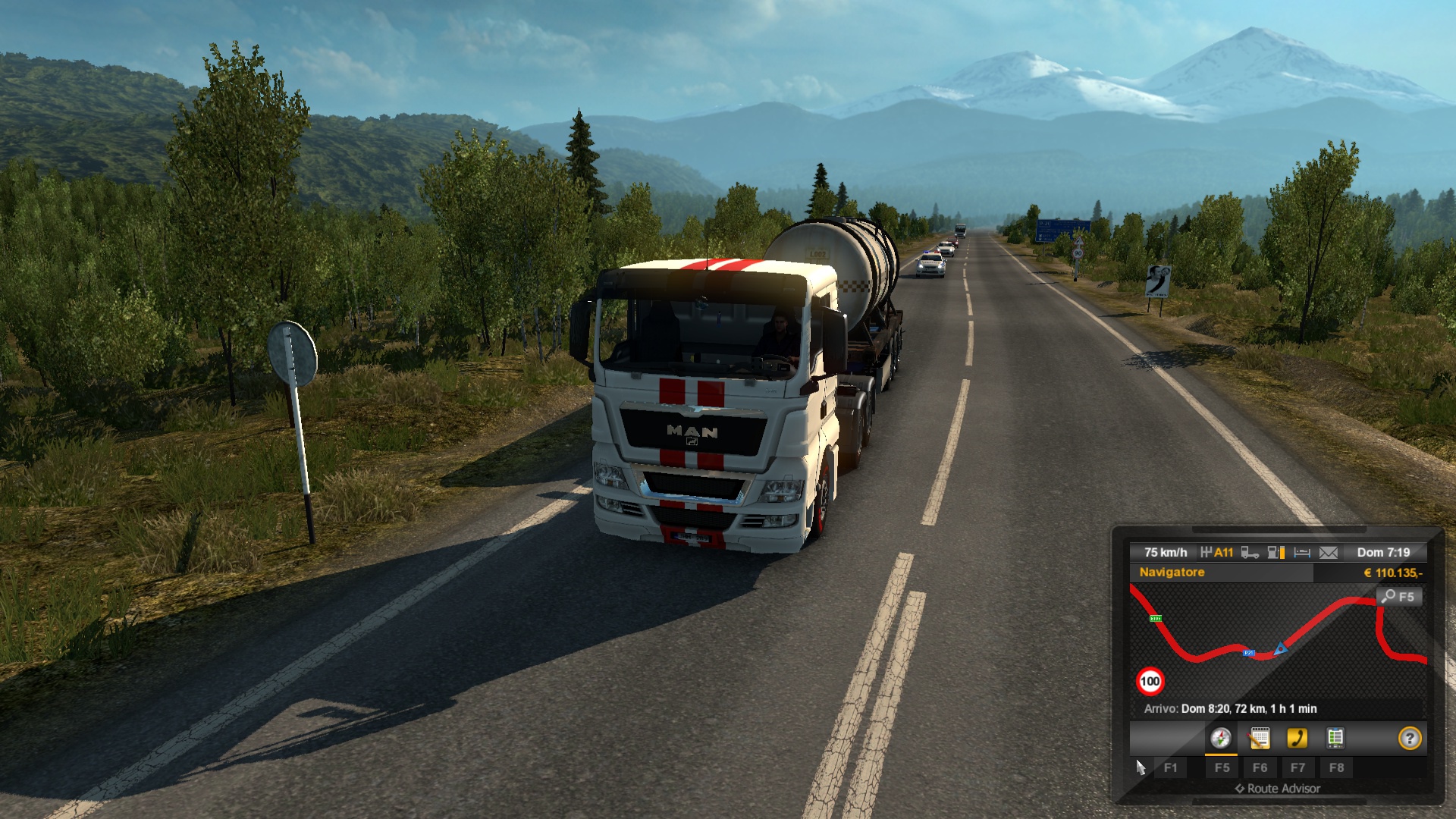This screenshot has height=819, width=1456.
Task: Click the fuel pump gauge icon
Action: [1276, 553]
